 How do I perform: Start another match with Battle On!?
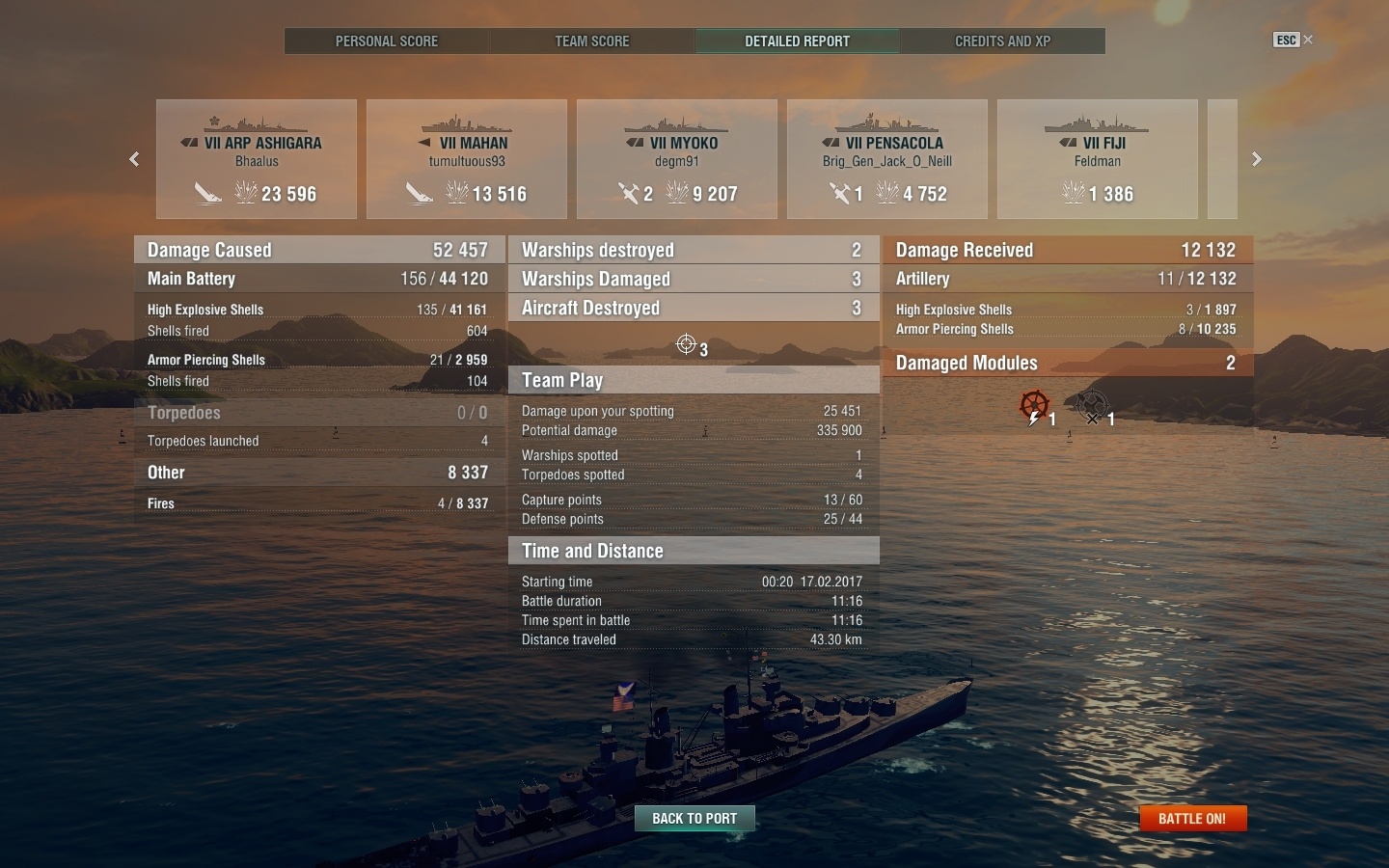(x=1192, y=818)
